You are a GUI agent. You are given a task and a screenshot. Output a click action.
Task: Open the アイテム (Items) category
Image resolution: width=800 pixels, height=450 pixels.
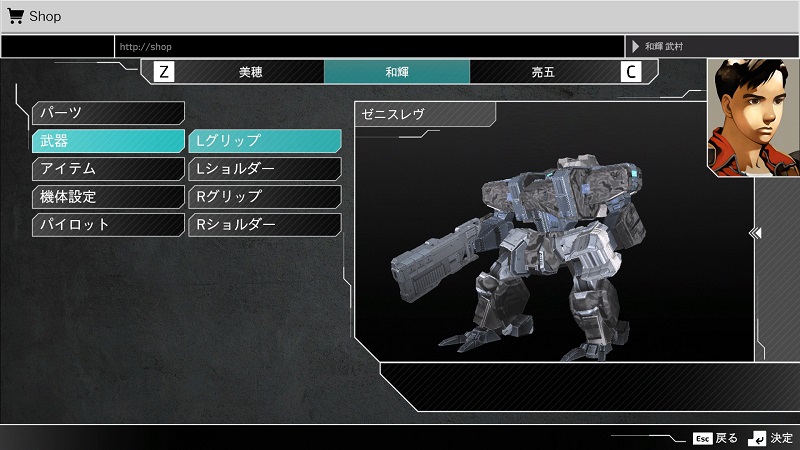pos(108,169)
